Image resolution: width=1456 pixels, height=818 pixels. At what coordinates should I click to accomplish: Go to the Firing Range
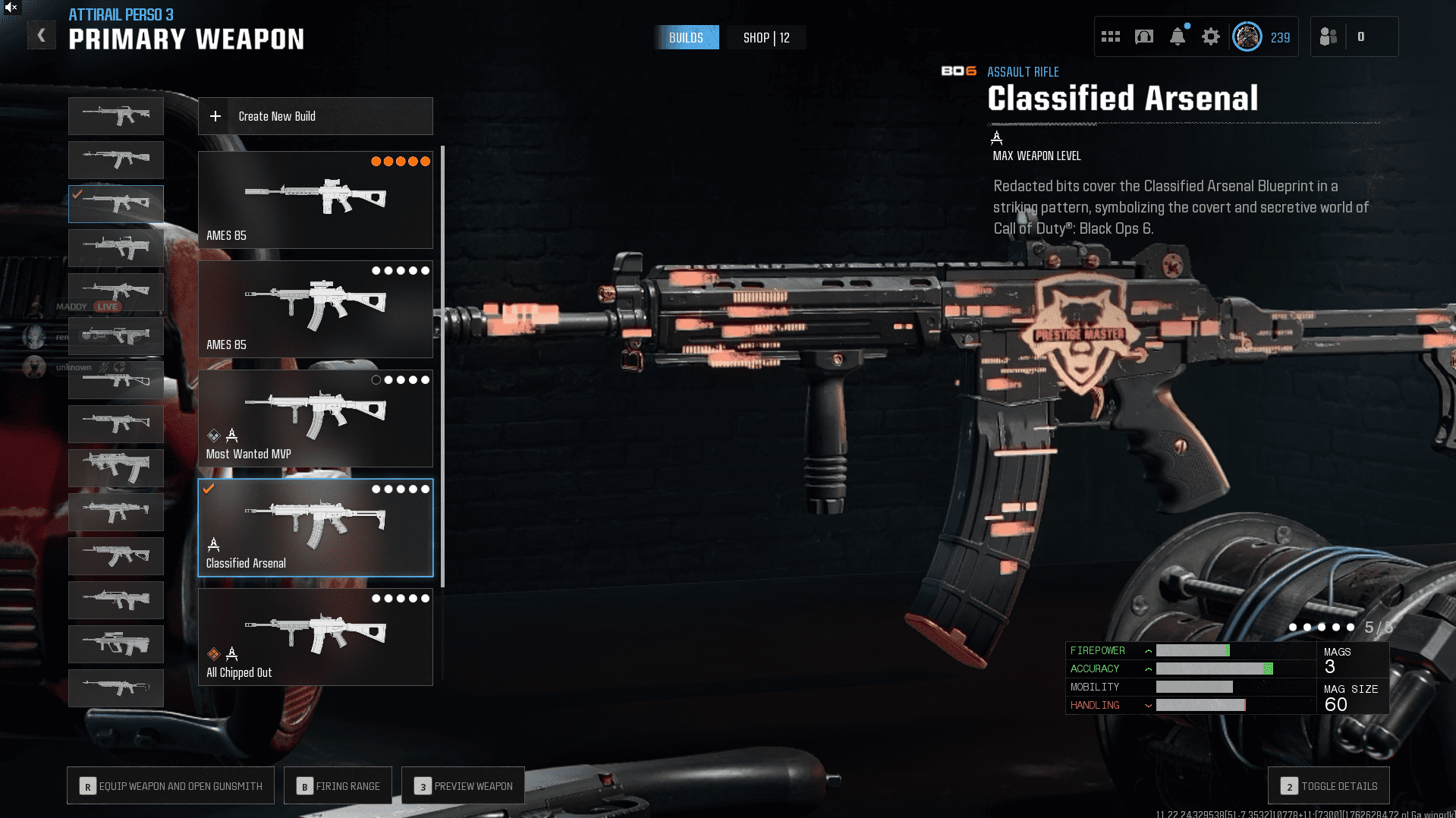(338, 786)
